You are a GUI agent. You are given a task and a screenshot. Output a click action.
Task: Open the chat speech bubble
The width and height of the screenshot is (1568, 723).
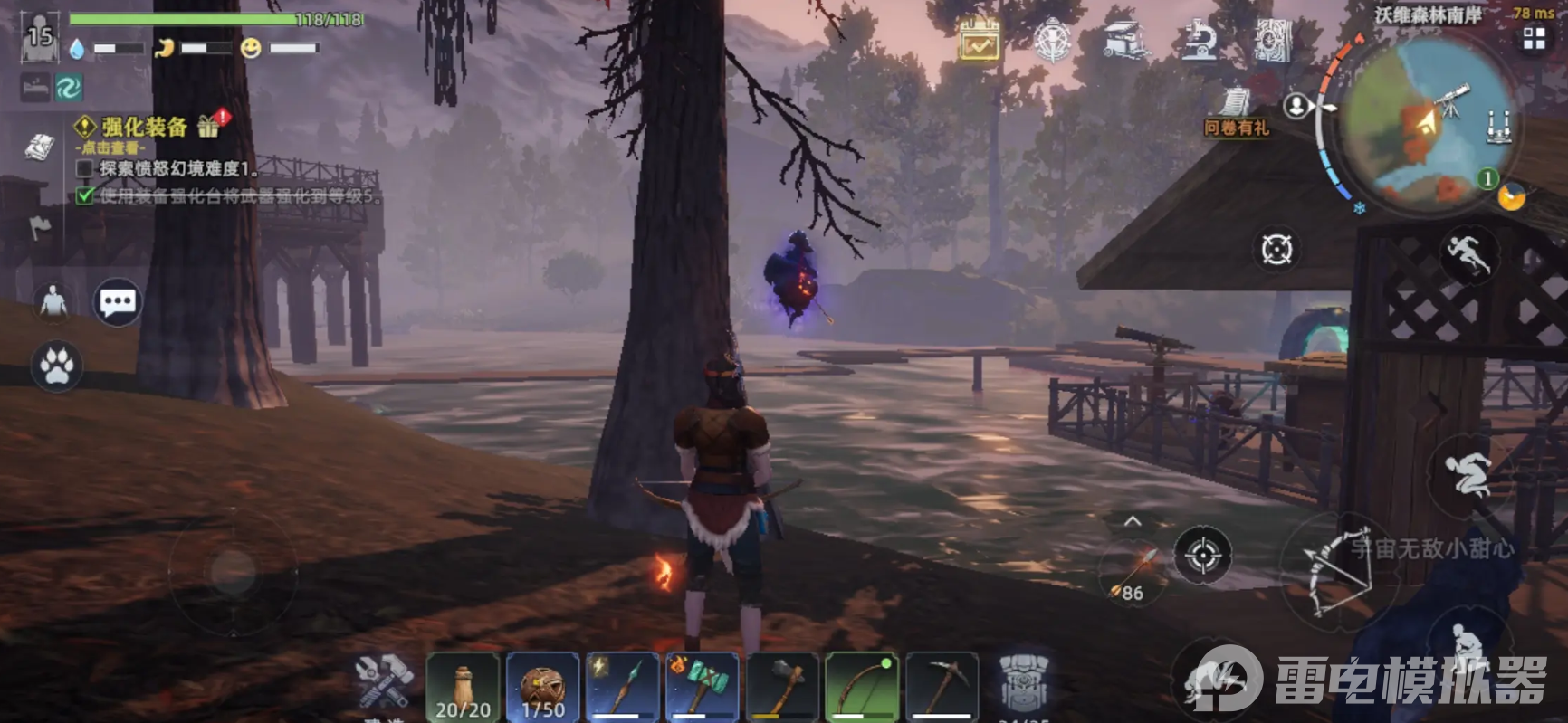coord(118,302)
